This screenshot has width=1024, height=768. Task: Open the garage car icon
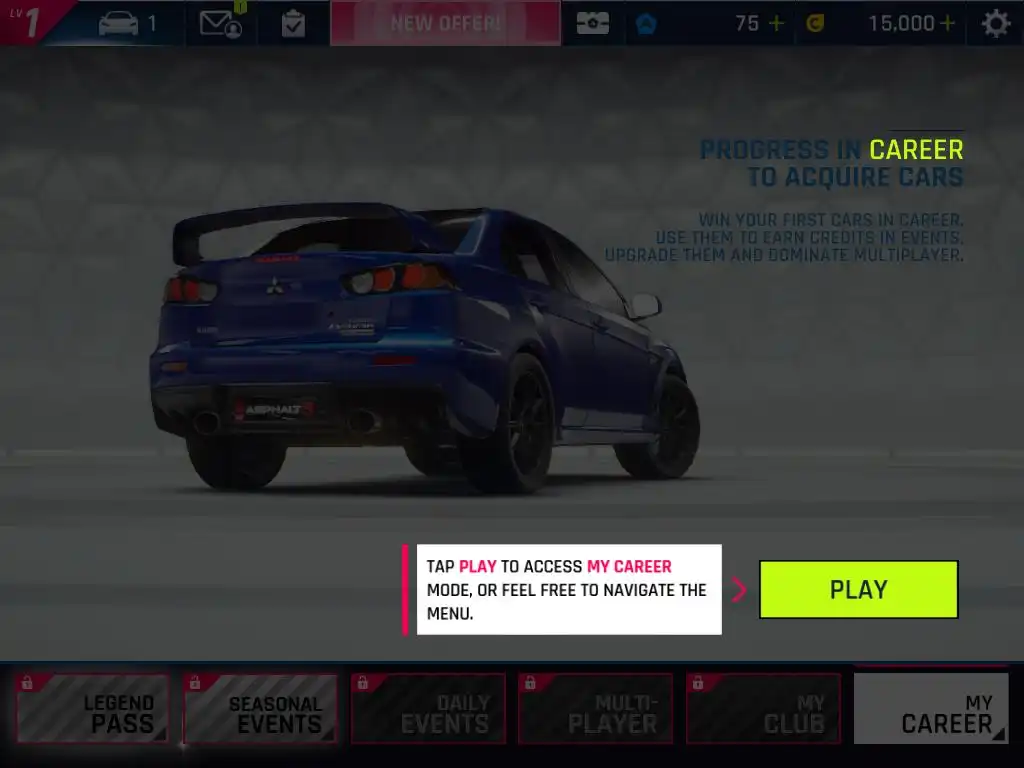pos(119,23)
